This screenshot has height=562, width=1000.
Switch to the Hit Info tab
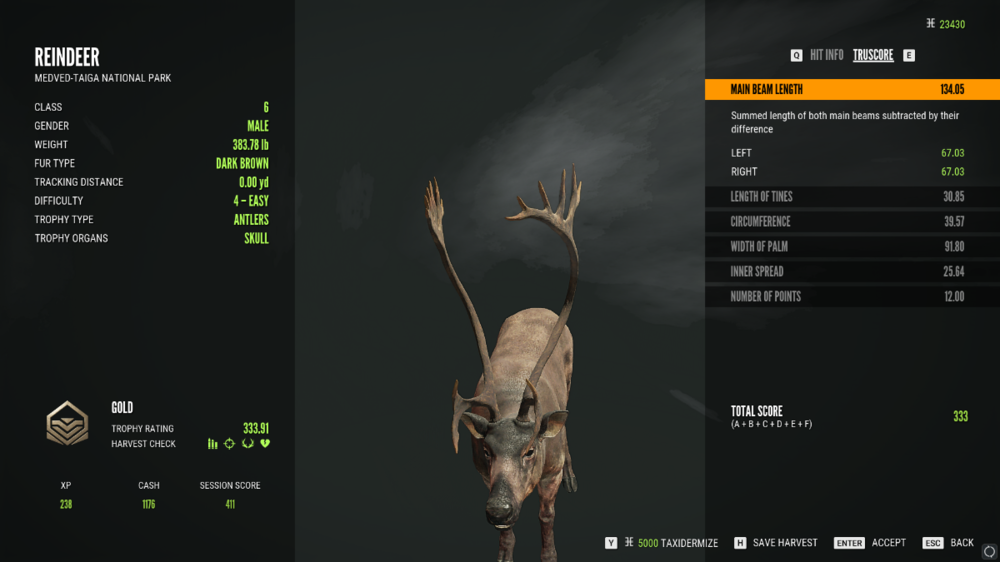pyautogui.click(x=826, y=56)
